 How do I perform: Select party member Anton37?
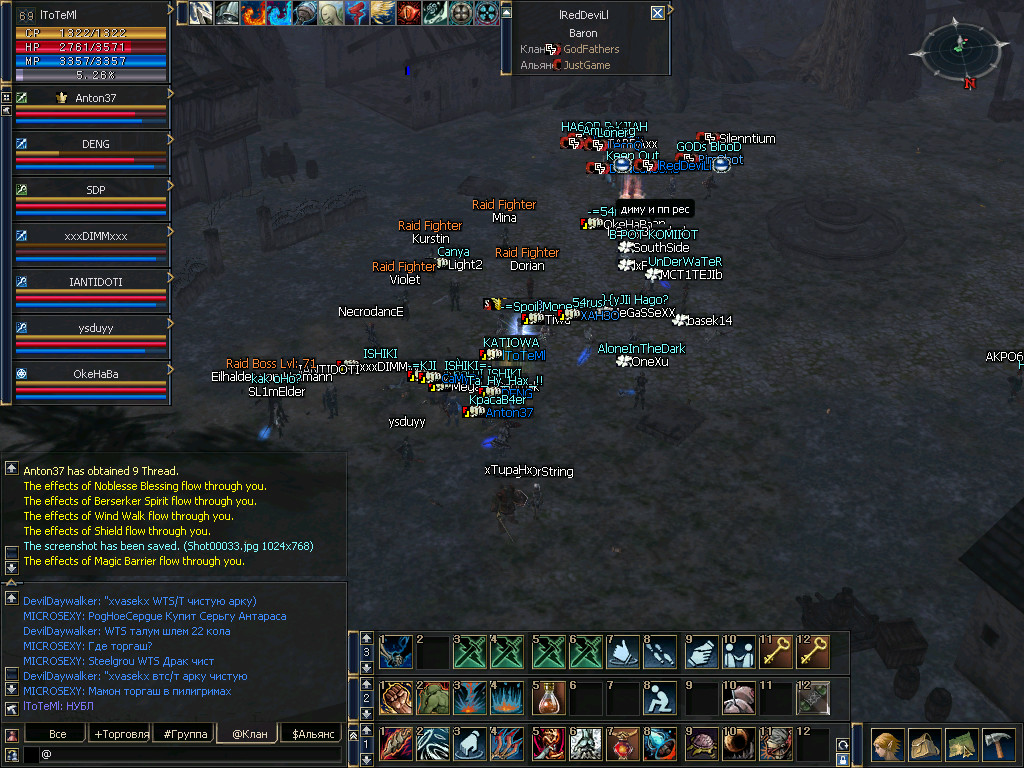[96, 98]
